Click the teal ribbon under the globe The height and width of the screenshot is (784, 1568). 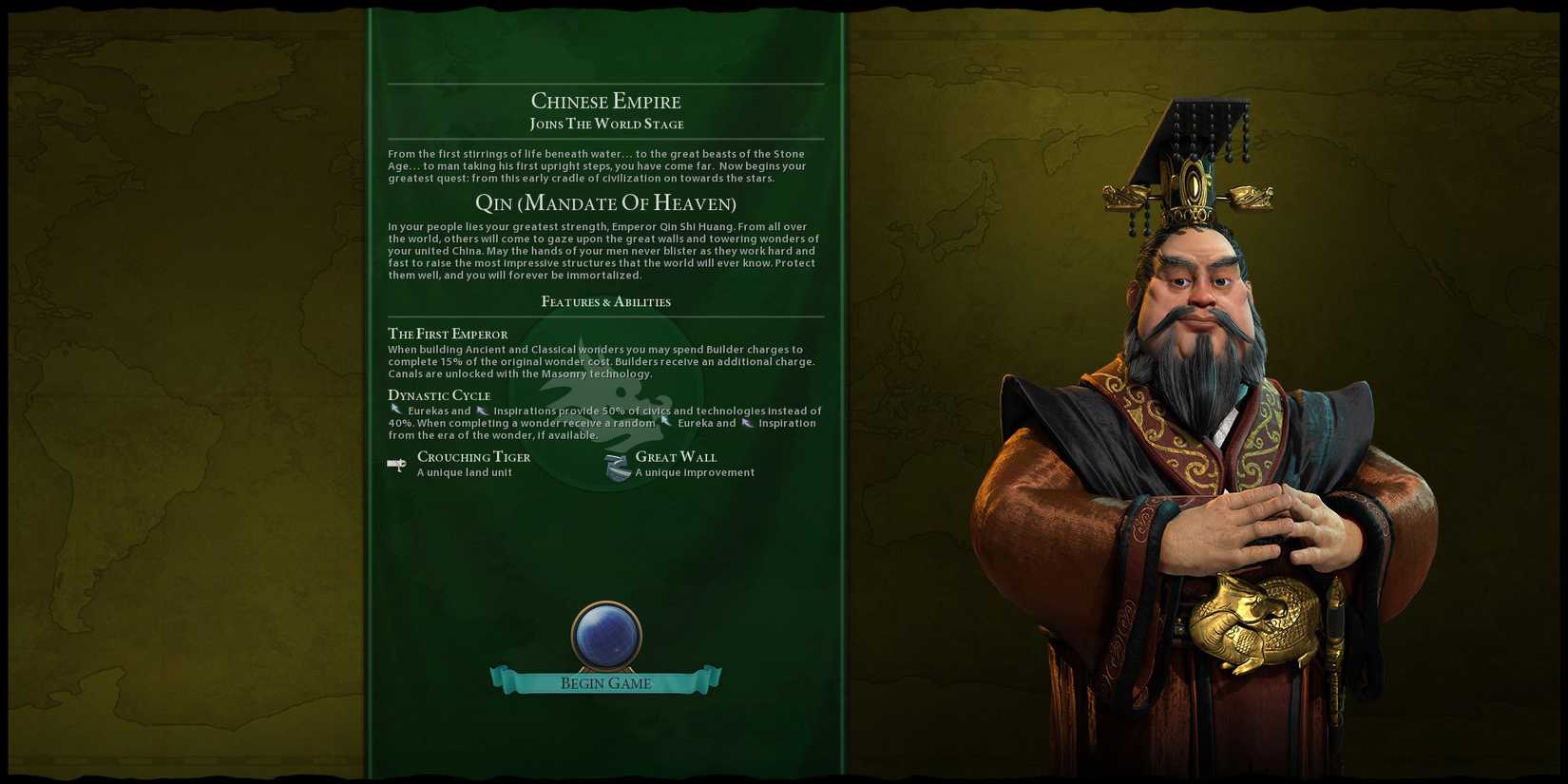coord(605,682)
